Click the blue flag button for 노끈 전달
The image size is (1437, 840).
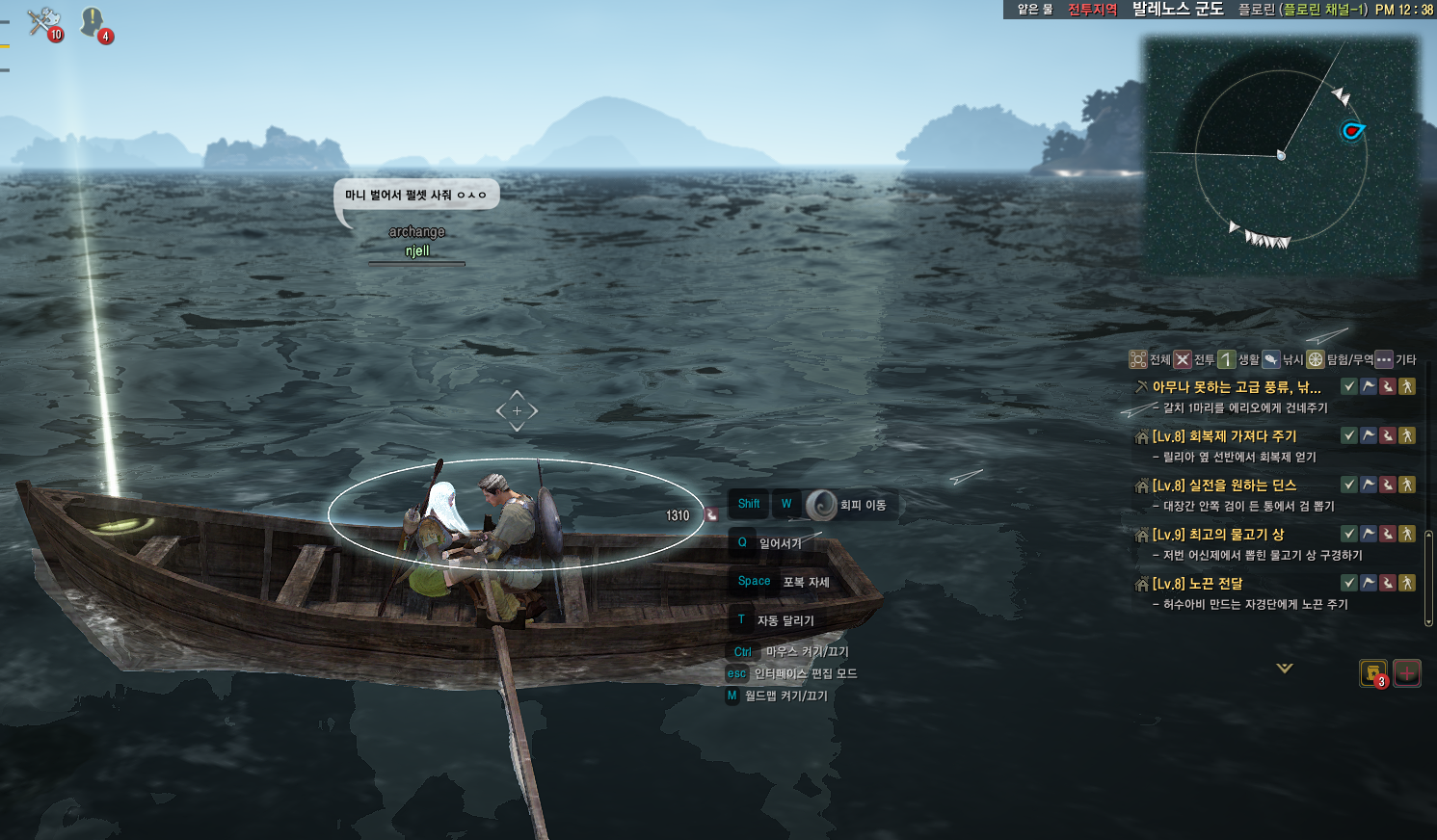pos(1369,583)
